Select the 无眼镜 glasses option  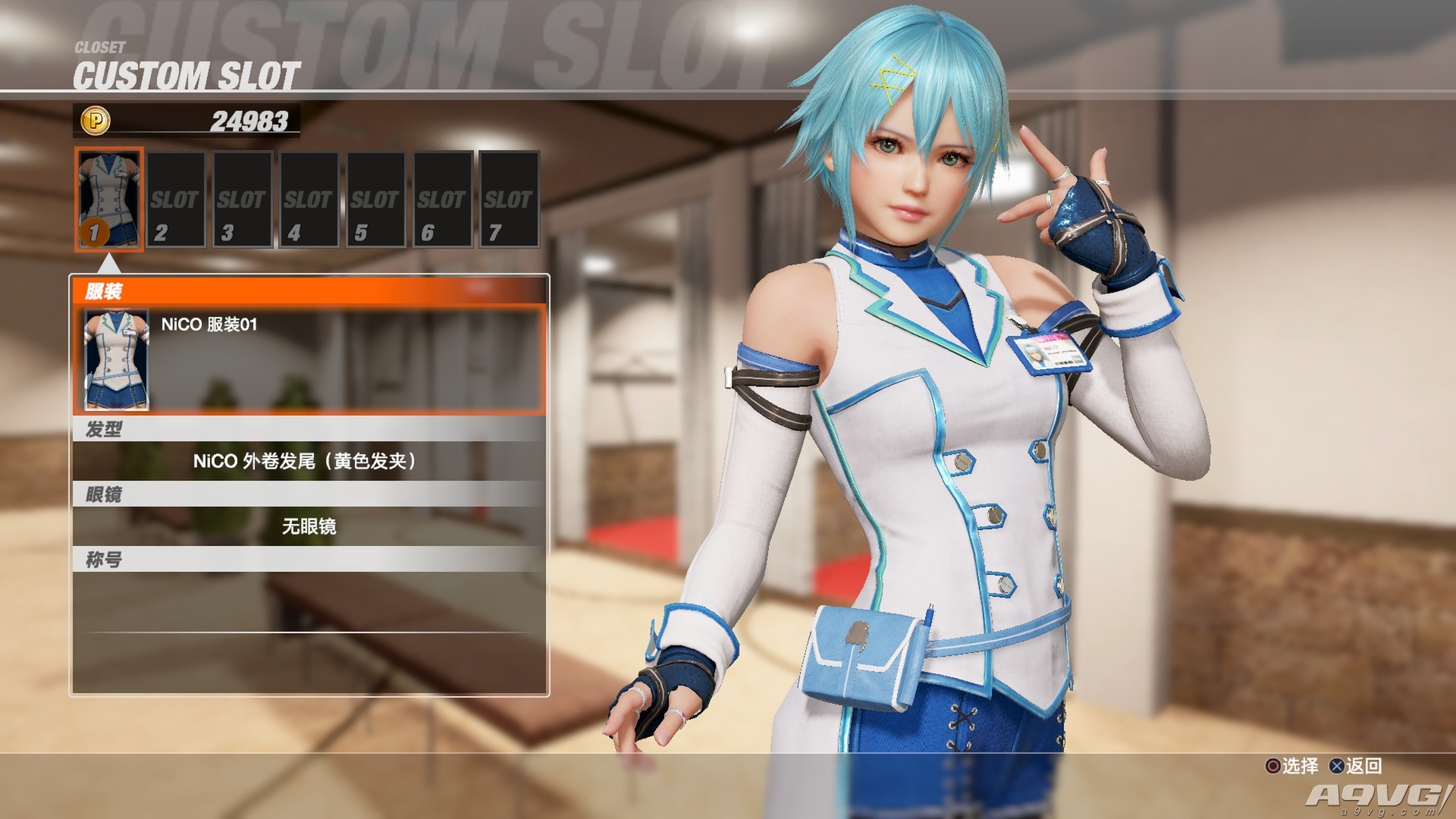(309, 526)
